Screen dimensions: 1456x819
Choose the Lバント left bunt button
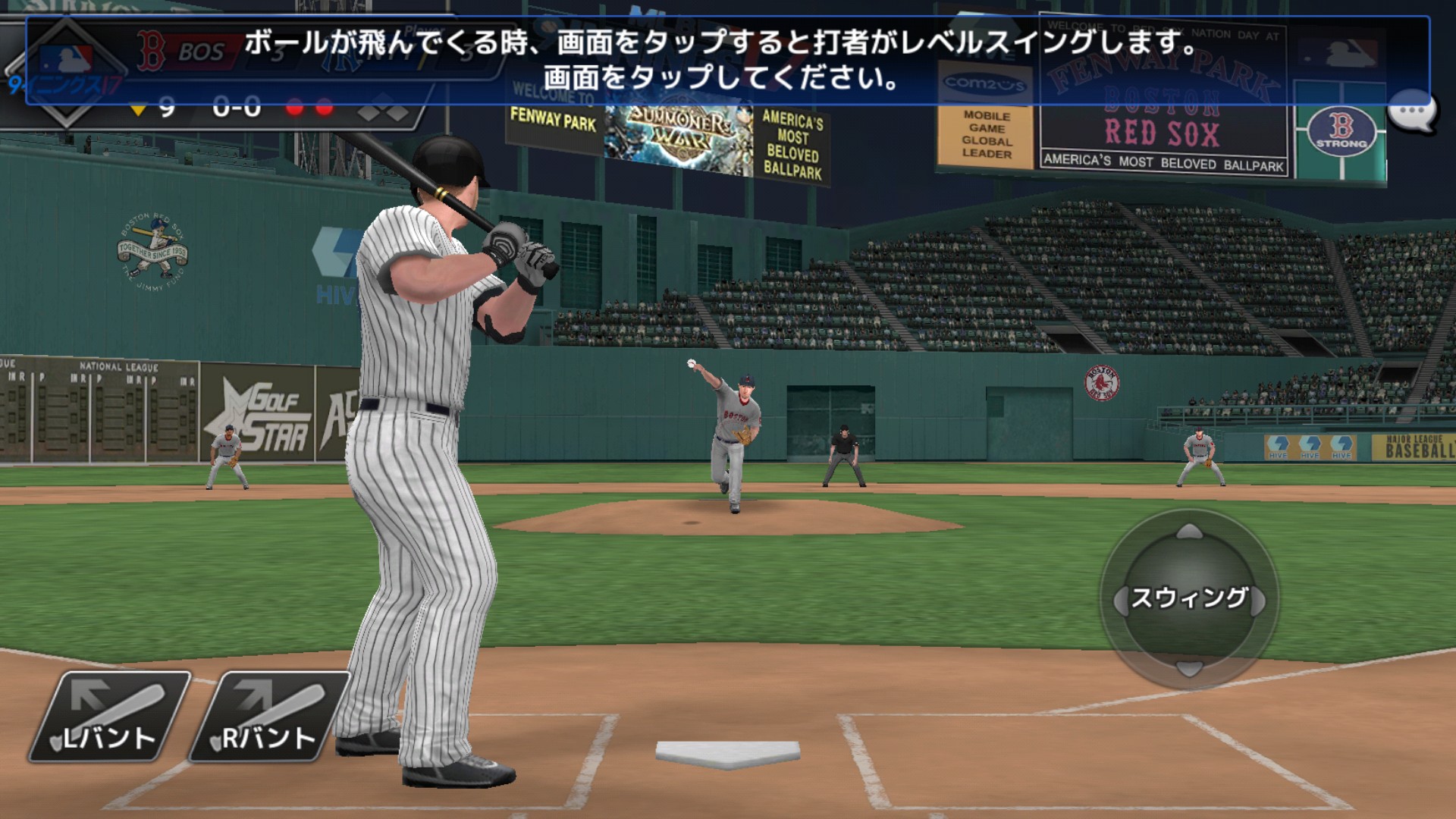click(x=110, y=717)
